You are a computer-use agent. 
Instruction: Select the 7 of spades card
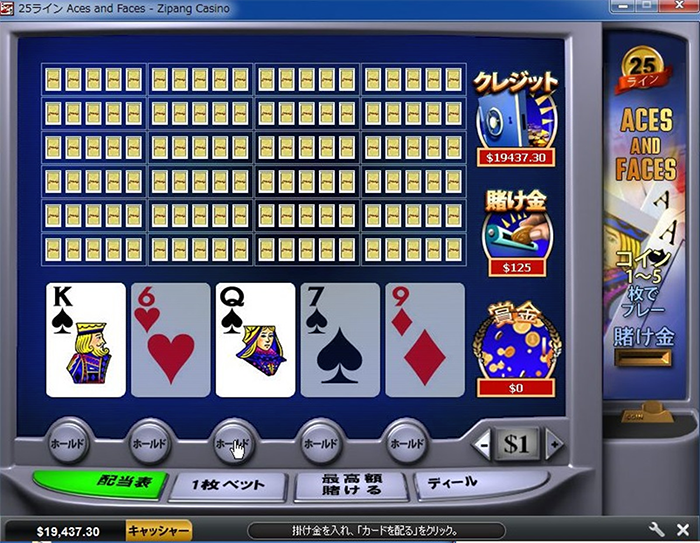pyautogui.click(x=340, y=339)
